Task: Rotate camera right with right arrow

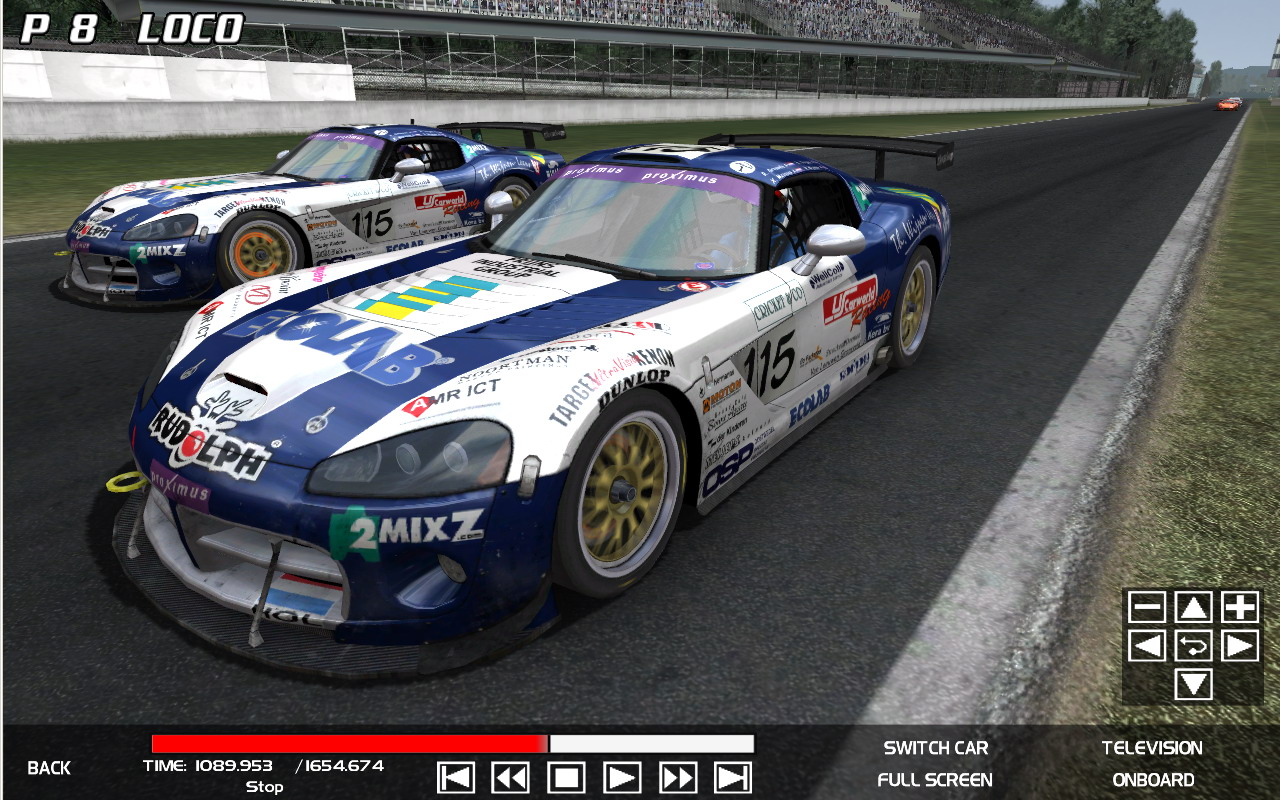Action: tap(1240, 646)
